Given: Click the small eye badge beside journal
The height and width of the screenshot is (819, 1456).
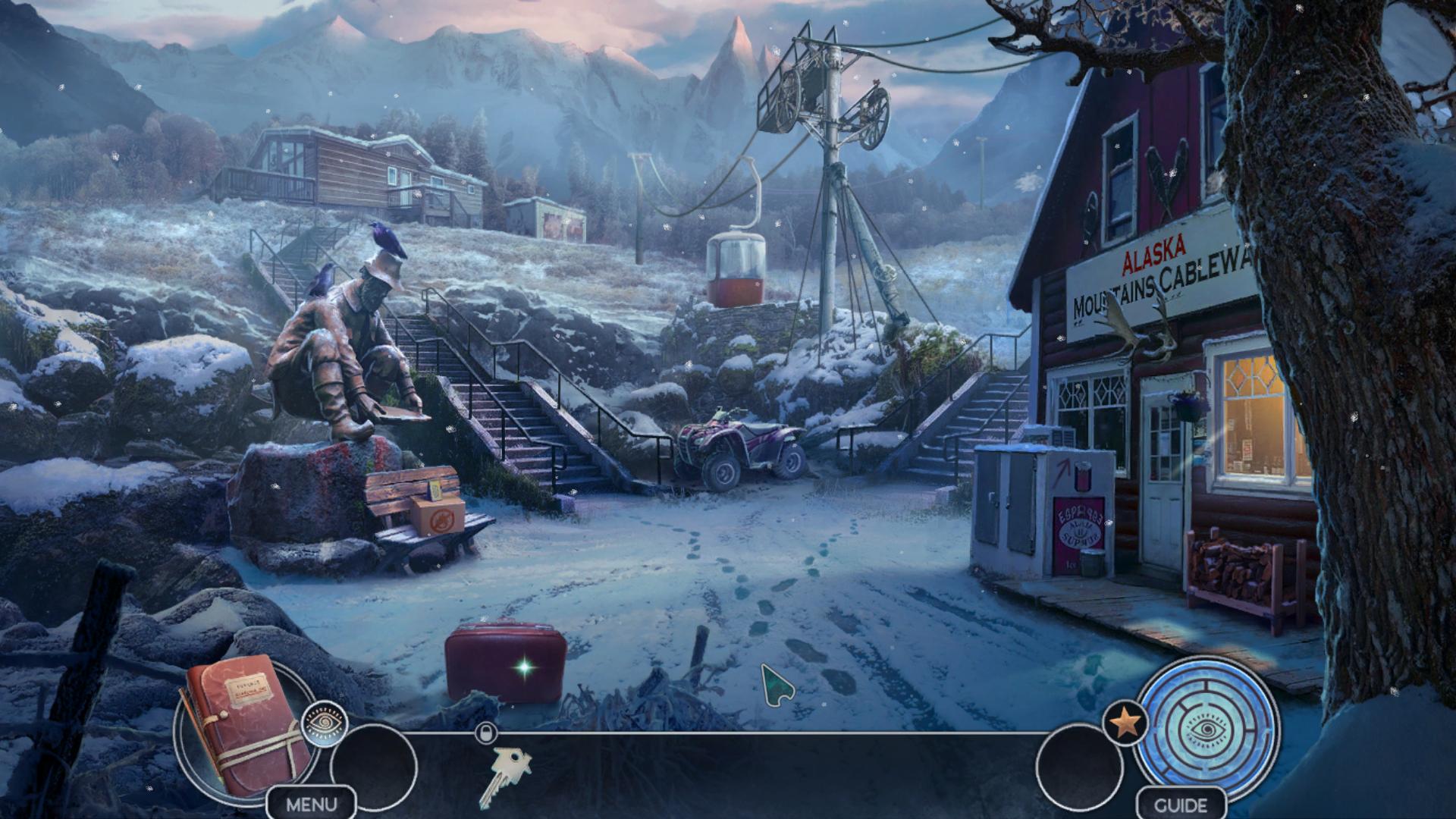Looking at the screenshot, I should pos(325,723).
